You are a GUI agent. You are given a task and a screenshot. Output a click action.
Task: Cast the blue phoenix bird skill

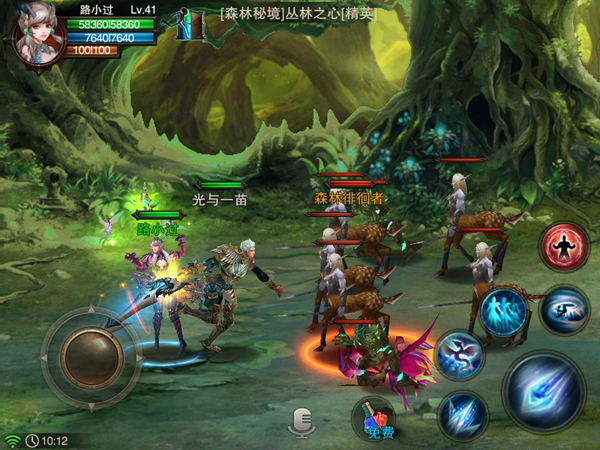459,355
